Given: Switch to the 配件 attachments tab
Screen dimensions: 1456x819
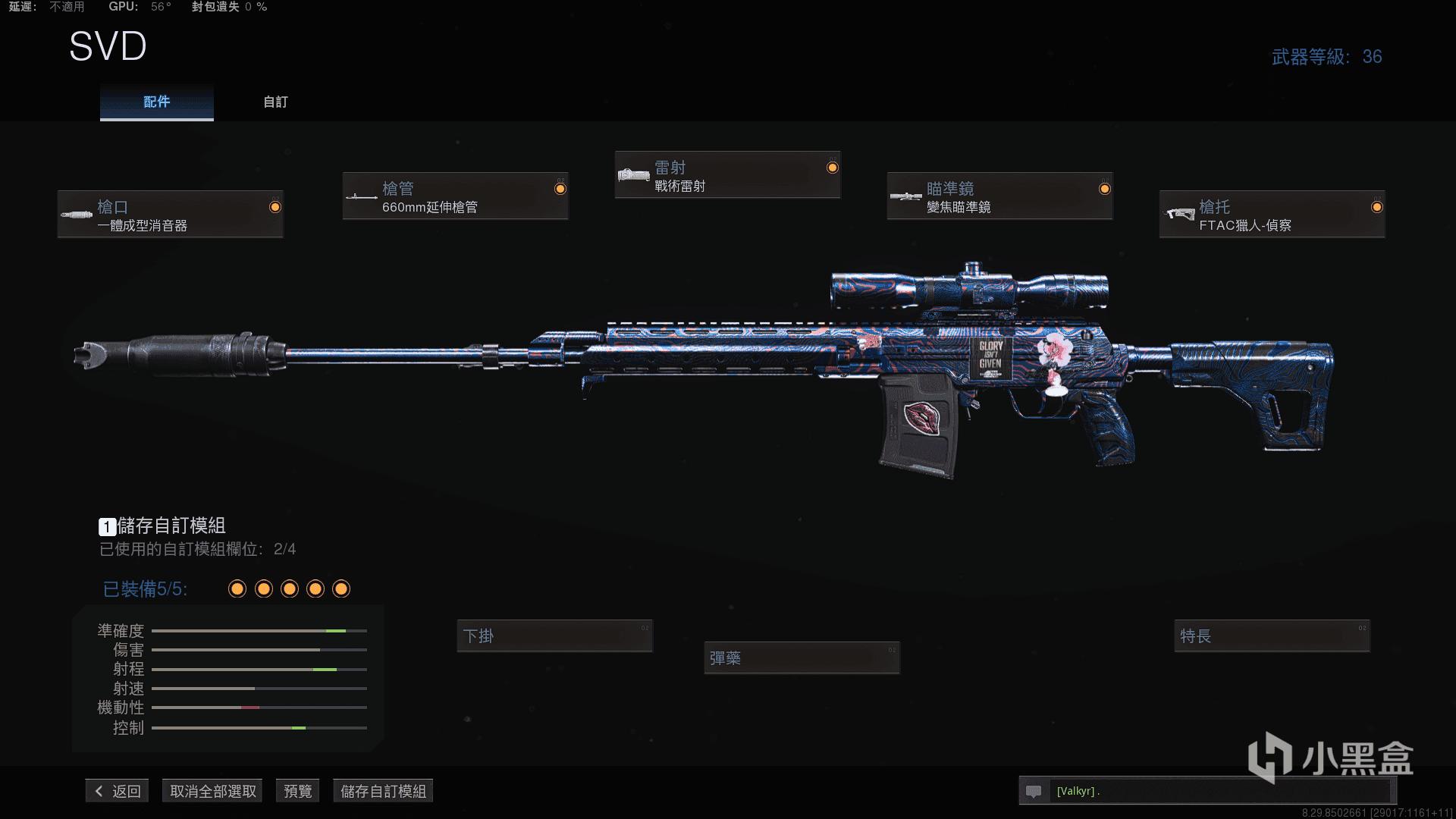Looking at the screenshot, I should [156, 102].
